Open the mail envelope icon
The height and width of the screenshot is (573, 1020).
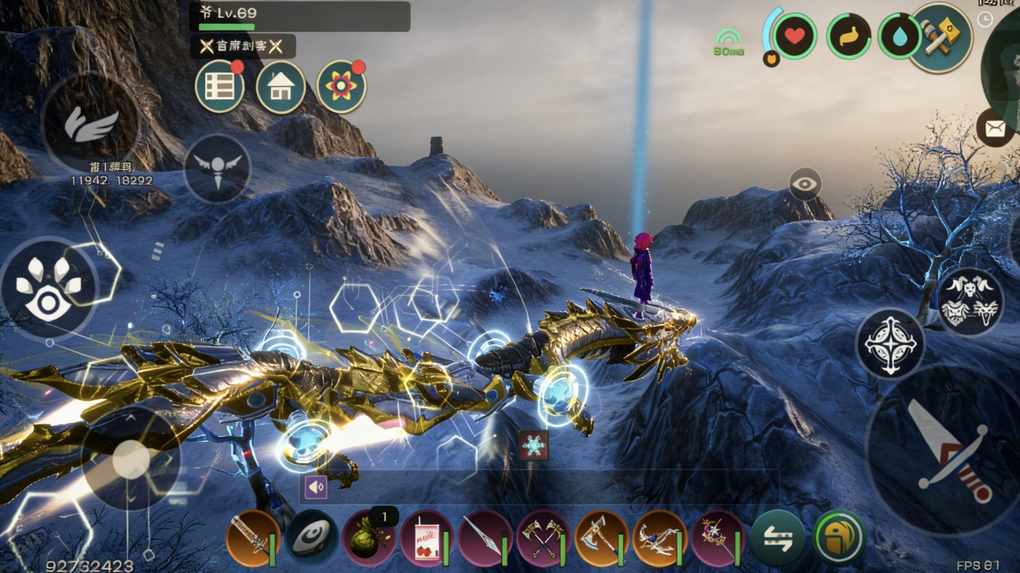[x=994, y=128]
